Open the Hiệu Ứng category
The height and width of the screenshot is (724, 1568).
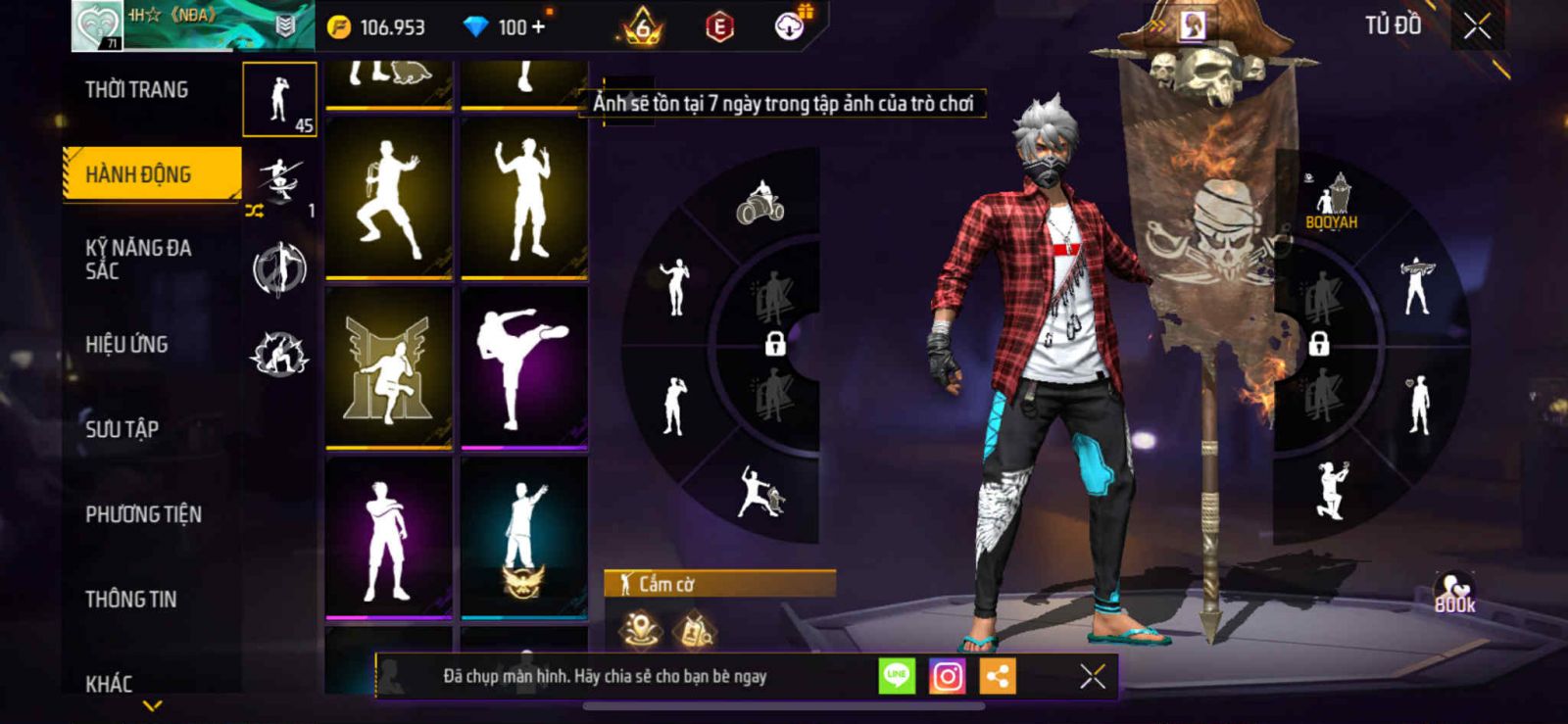pyautogui.click(x=126, y=345)
